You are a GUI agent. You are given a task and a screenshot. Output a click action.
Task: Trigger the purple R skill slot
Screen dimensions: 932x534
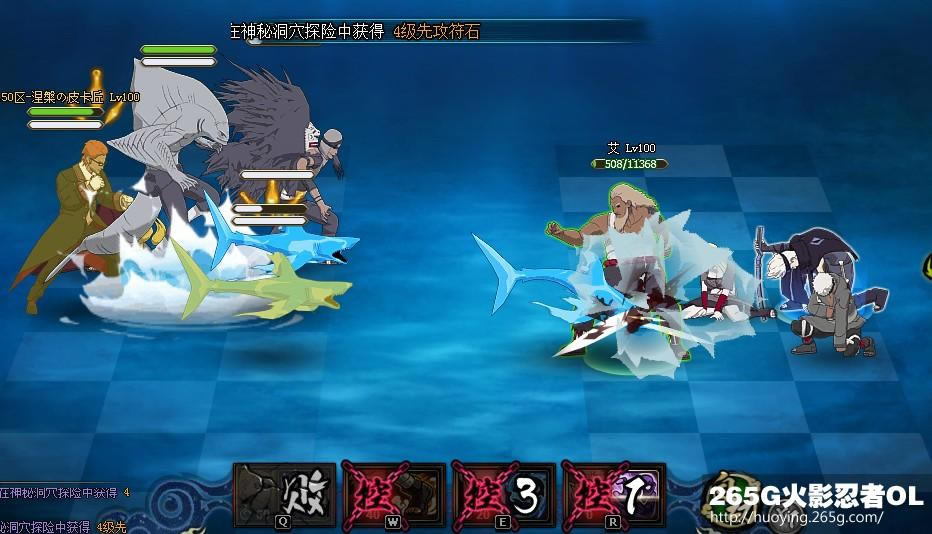pos(612,494)
